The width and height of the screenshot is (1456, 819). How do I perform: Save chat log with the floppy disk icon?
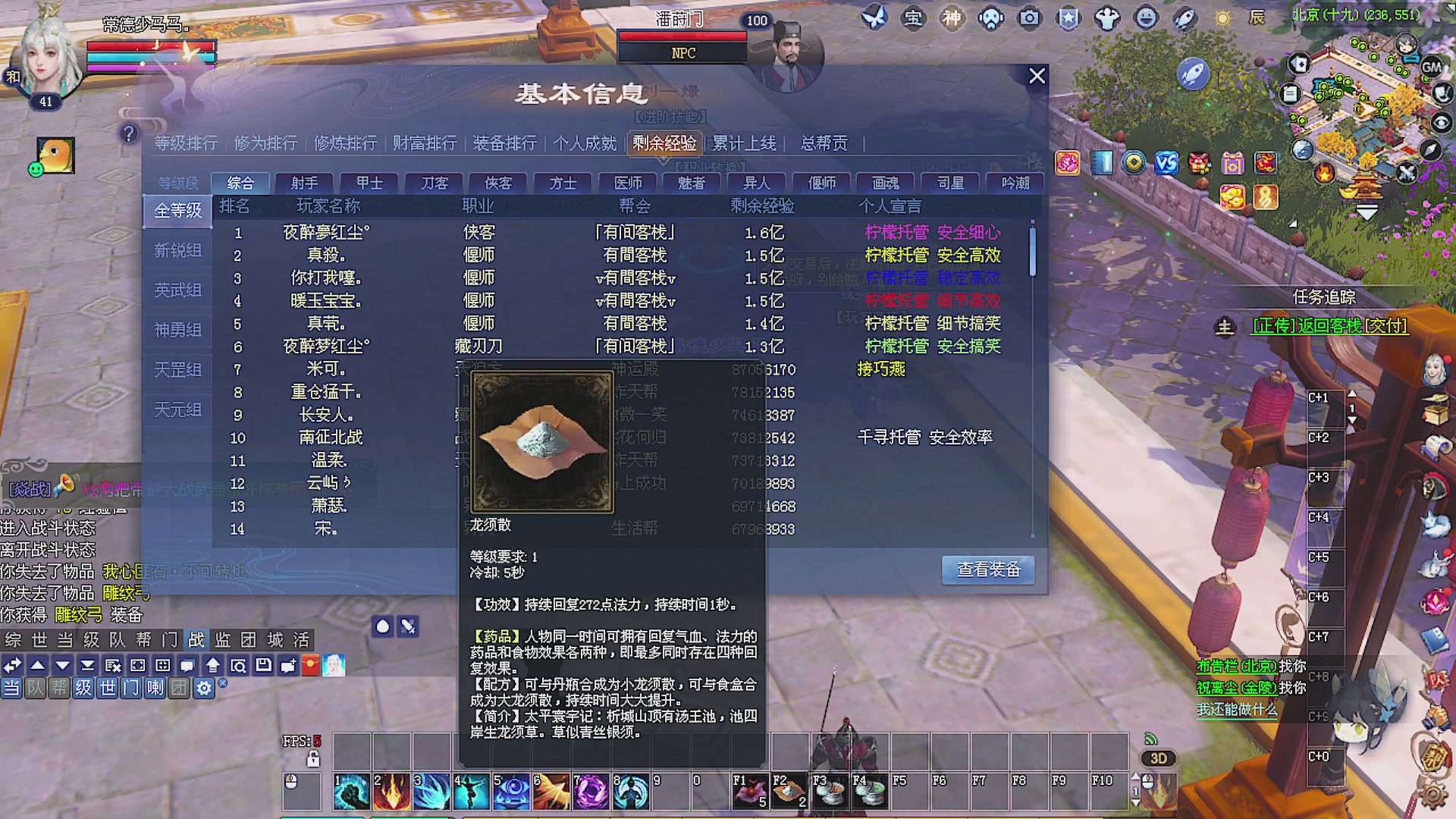click(263, 666)
